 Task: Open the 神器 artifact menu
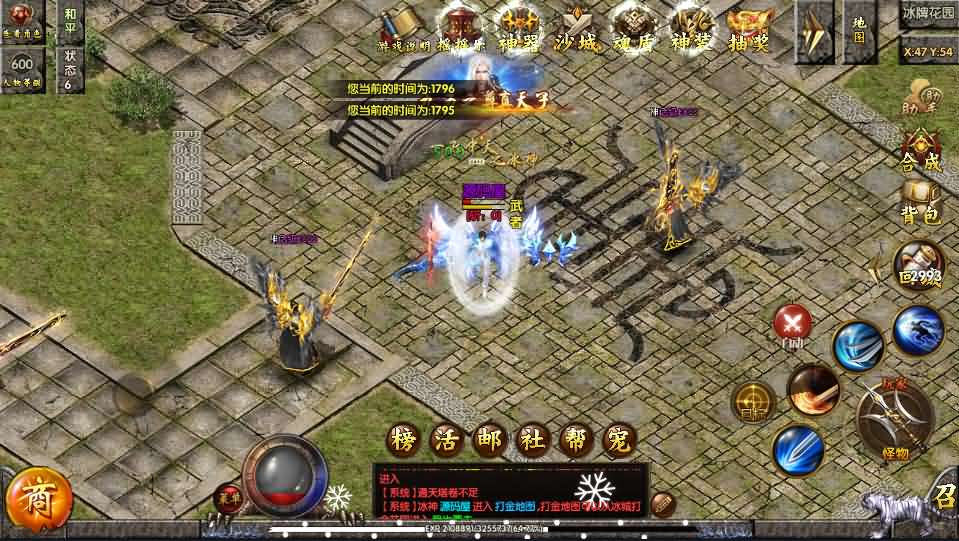[520, 29]
